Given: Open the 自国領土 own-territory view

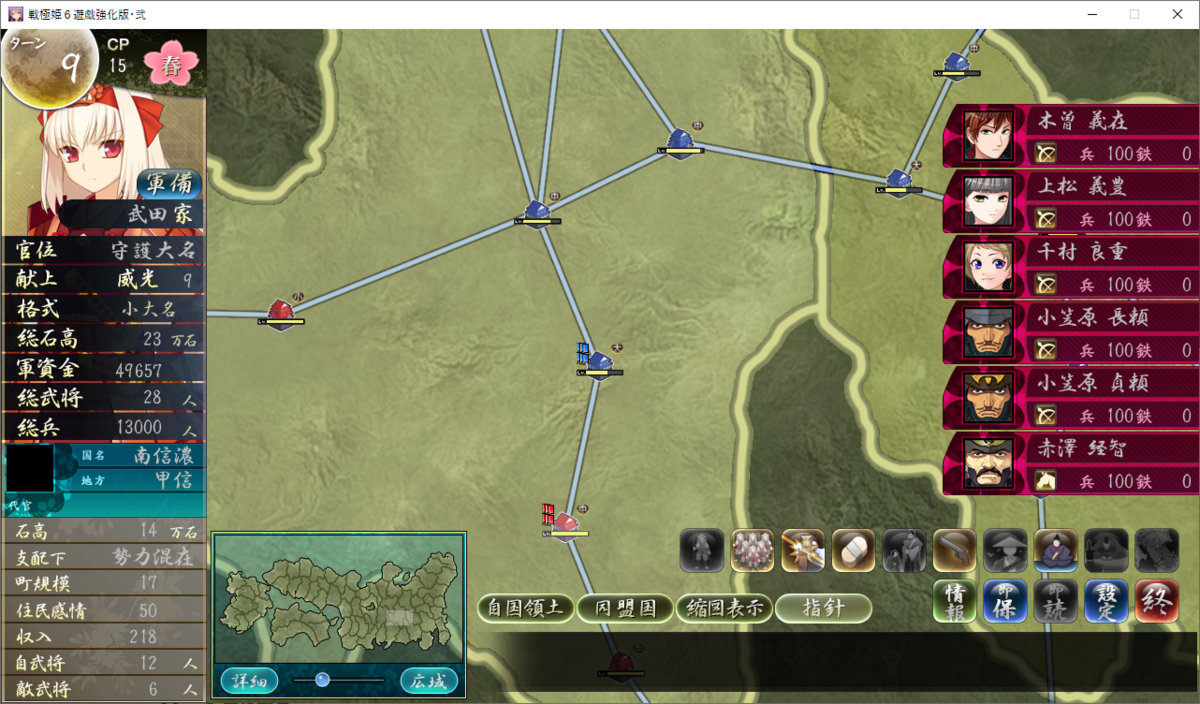Looking at the screenshot, I should click(525, 608).
